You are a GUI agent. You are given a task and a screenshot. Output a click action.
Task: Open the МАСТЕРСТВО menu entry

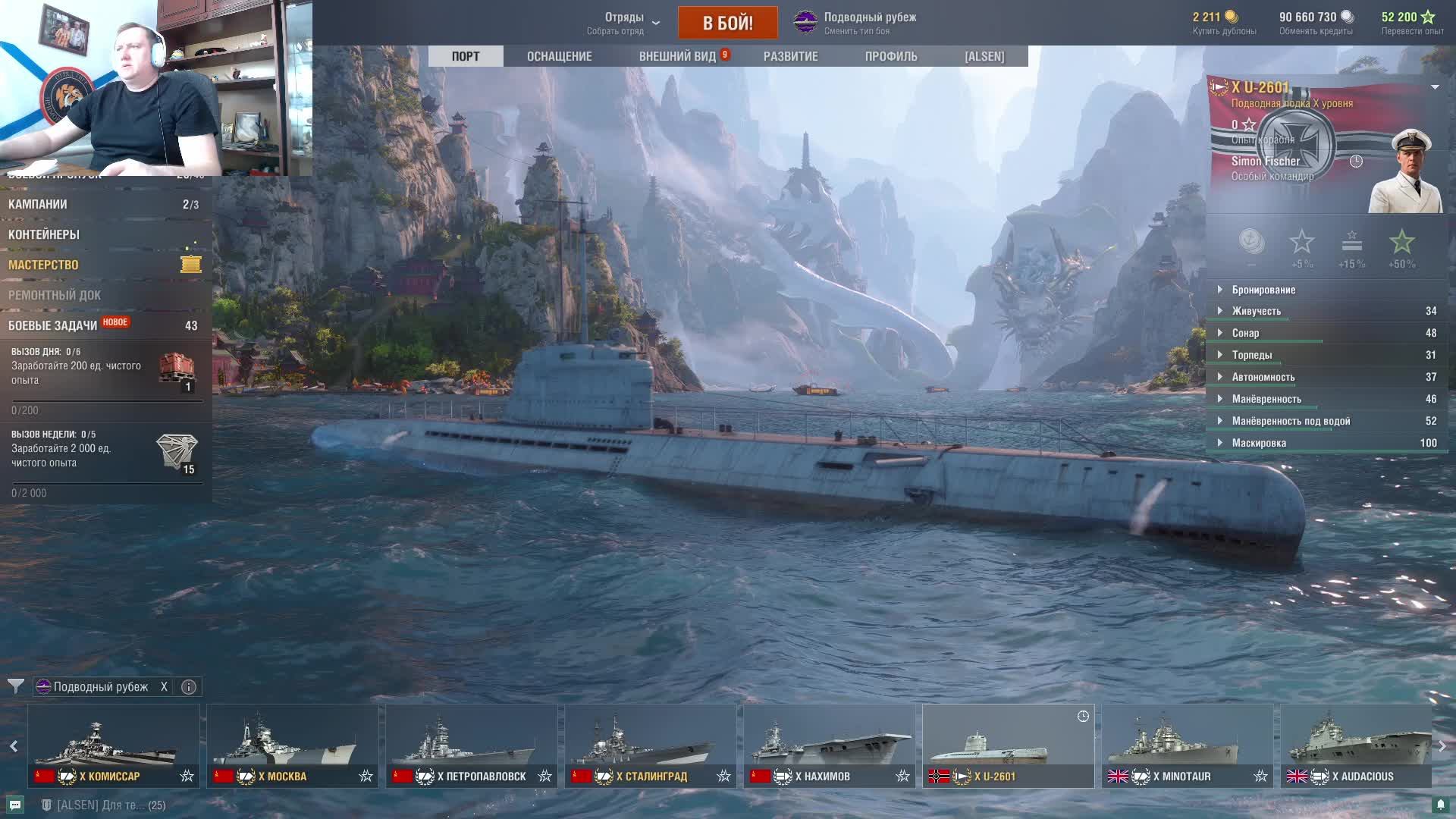click(43, 265)
